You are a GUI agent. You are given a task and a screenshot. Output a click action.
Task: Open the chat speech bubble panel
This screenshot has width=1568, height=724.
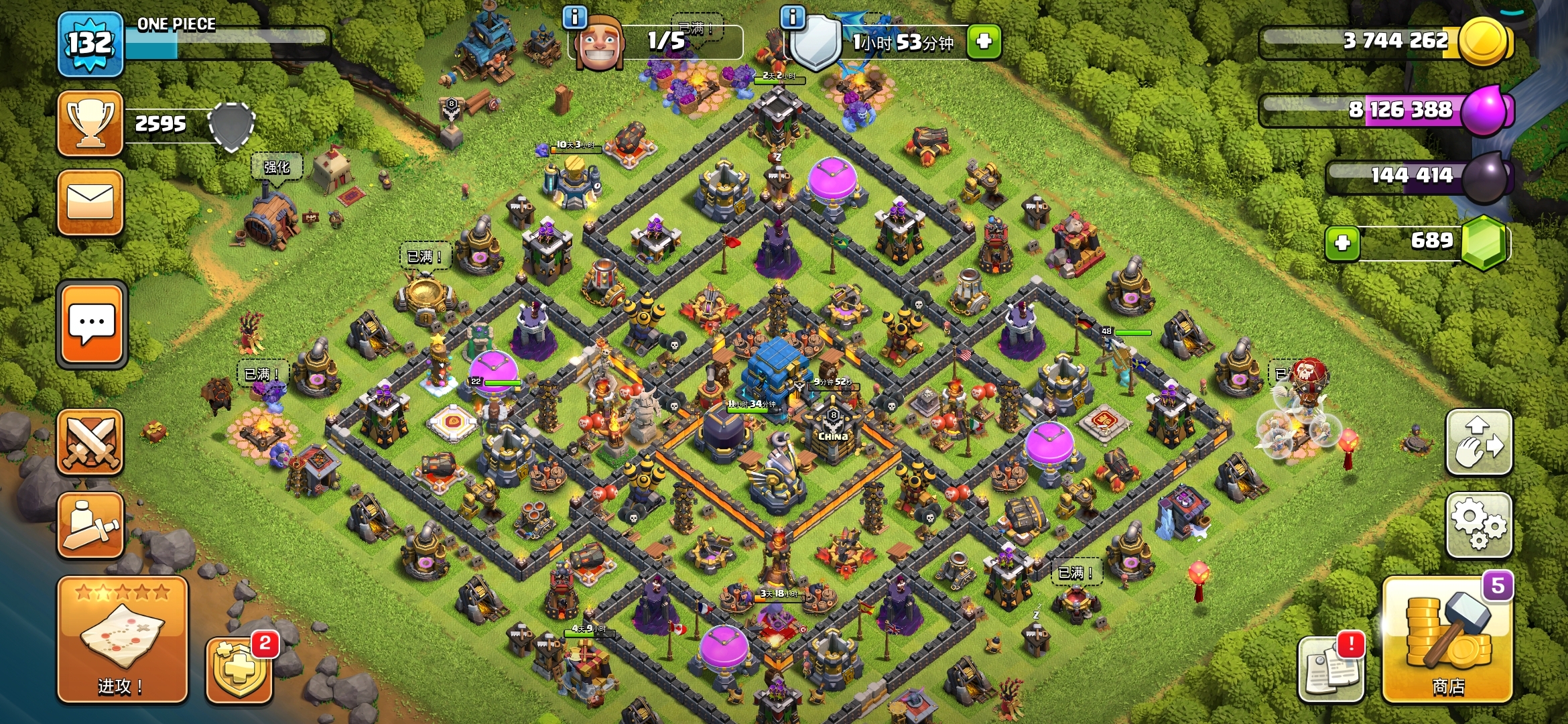click(x=92, y=325)
